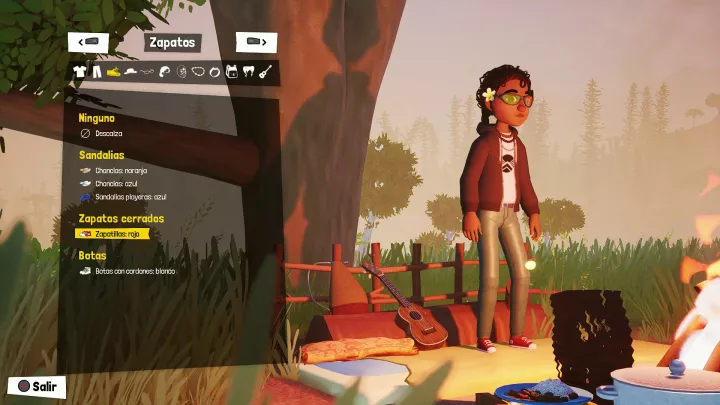This screenshot has height=405, width=720.
Task: Open the hat category icon
Action: [x=130, y=72]
